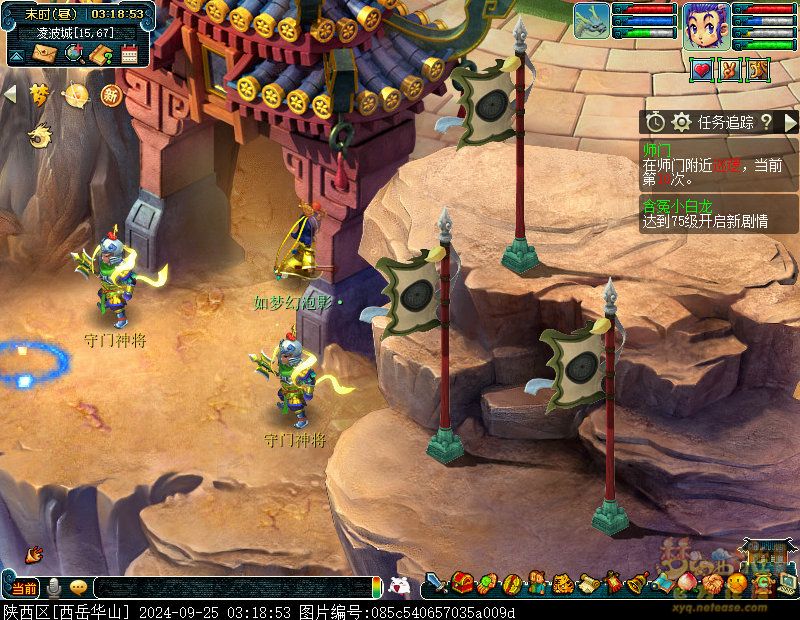
Task: Click the quest tracker stopwatch icon
Action: [x=655, y=122]
